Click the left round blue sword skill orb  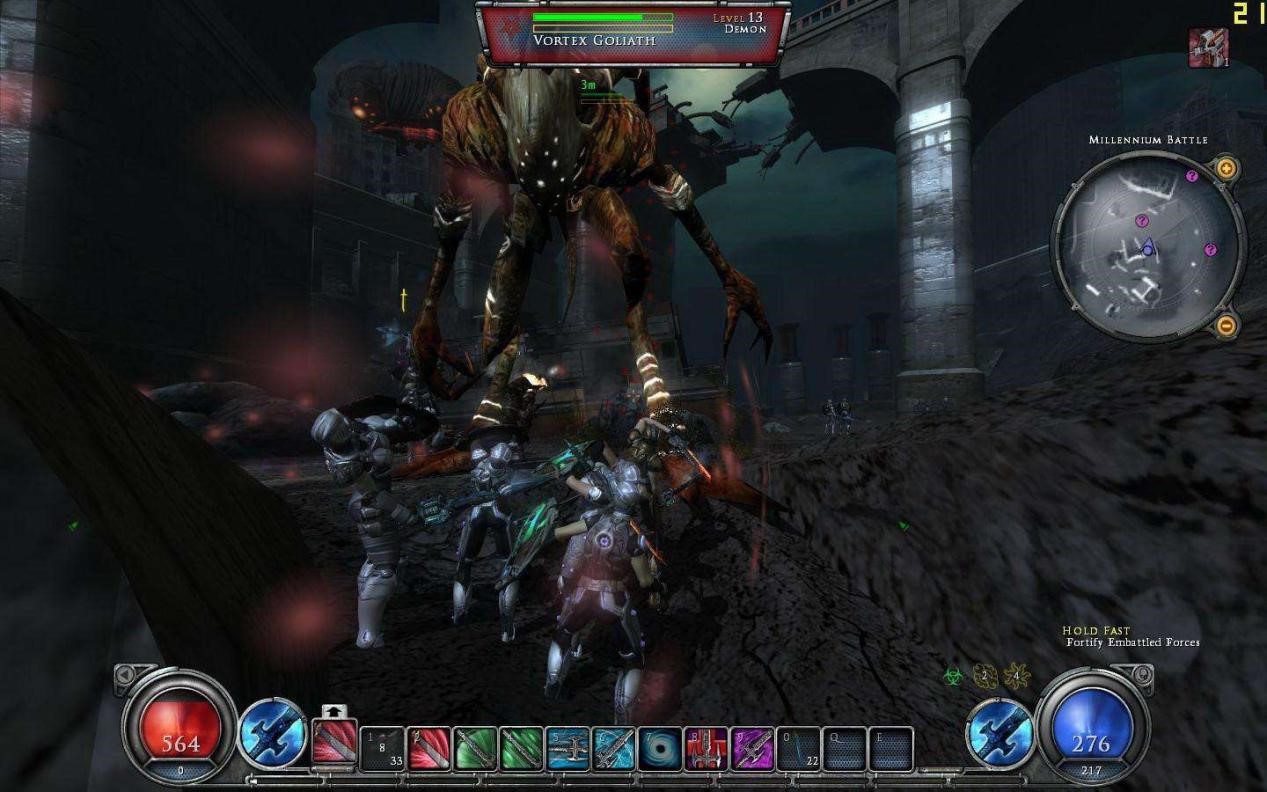click(272, 733)
